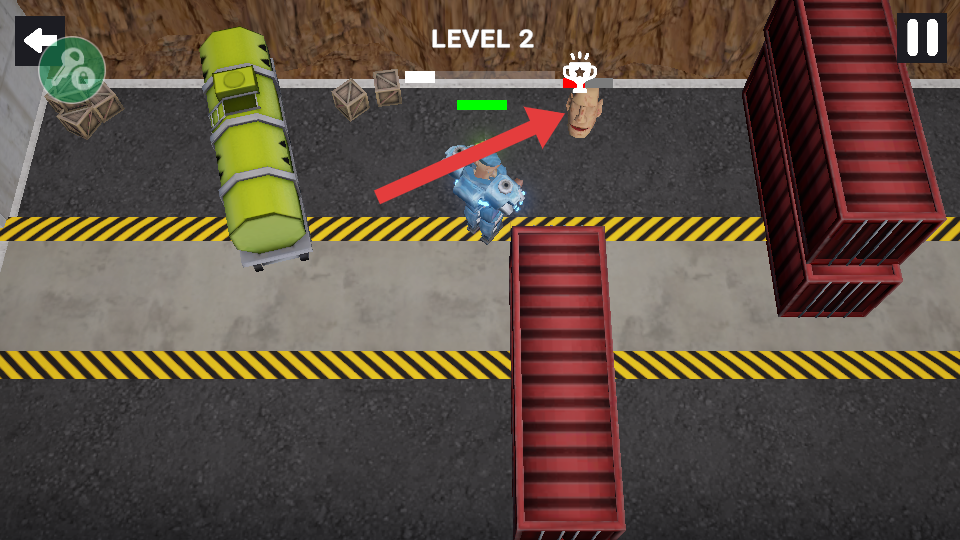The width and height of the screenshot is (960, 540).
Task: Pause the game
Action: 921,38
